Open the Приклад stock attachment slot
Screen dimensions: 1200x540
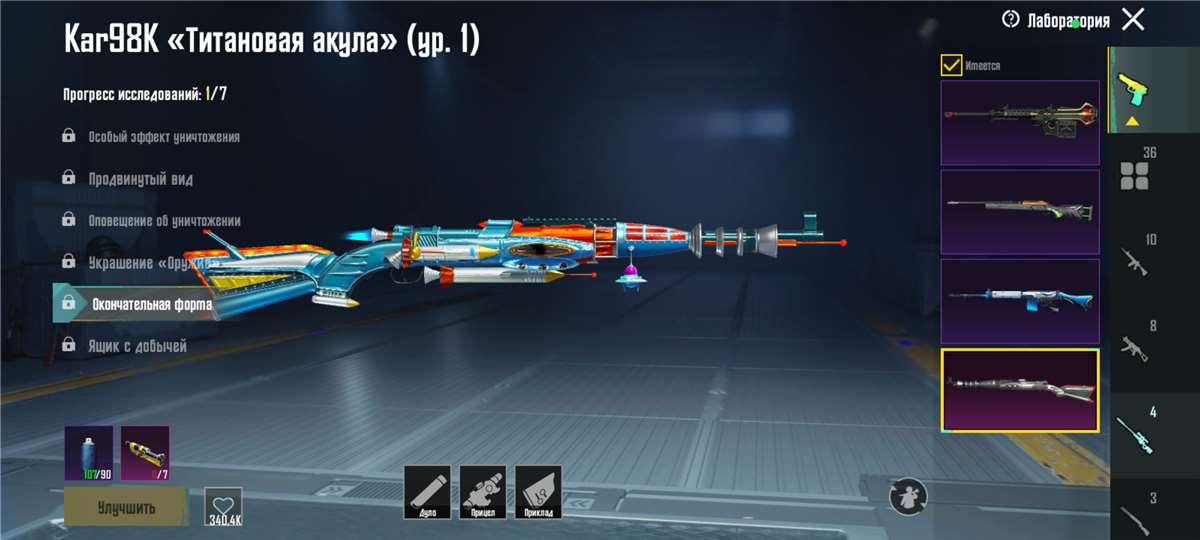(539, 492)
